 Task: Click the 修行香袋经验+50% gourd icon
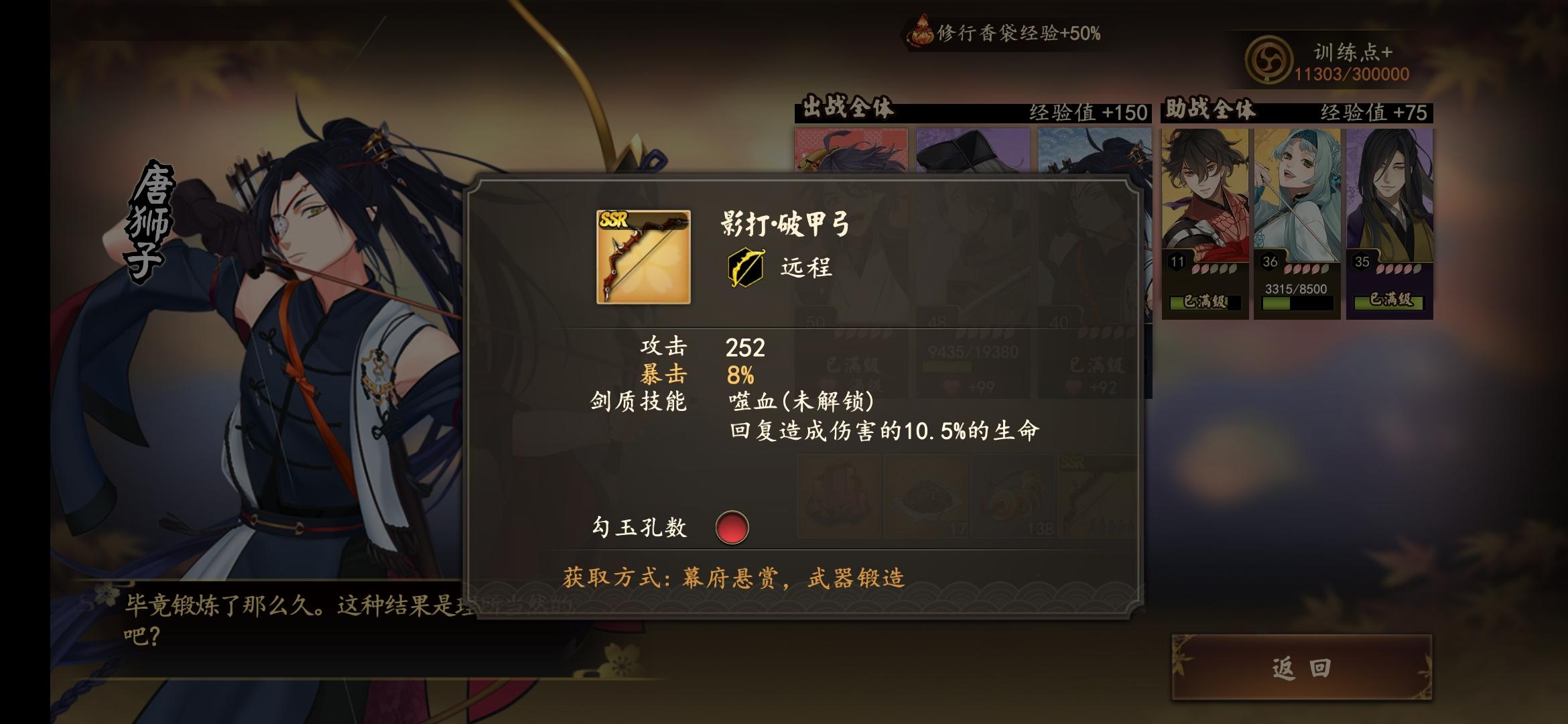[x=923, y=28]
